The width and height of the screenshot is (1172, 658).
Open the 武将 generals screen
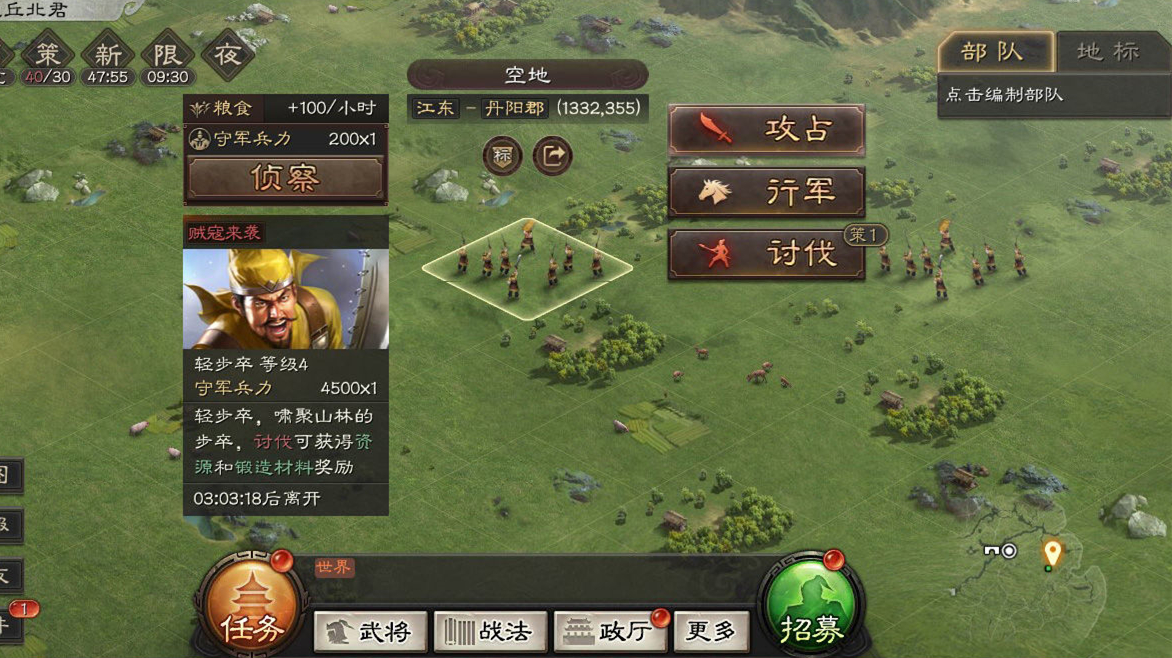click(369, 631)
